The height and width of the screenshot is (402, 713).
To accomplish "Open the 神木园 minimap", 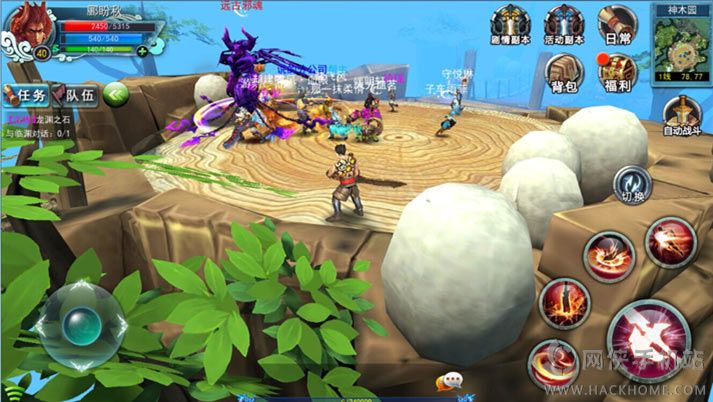I will pos(681,41).
